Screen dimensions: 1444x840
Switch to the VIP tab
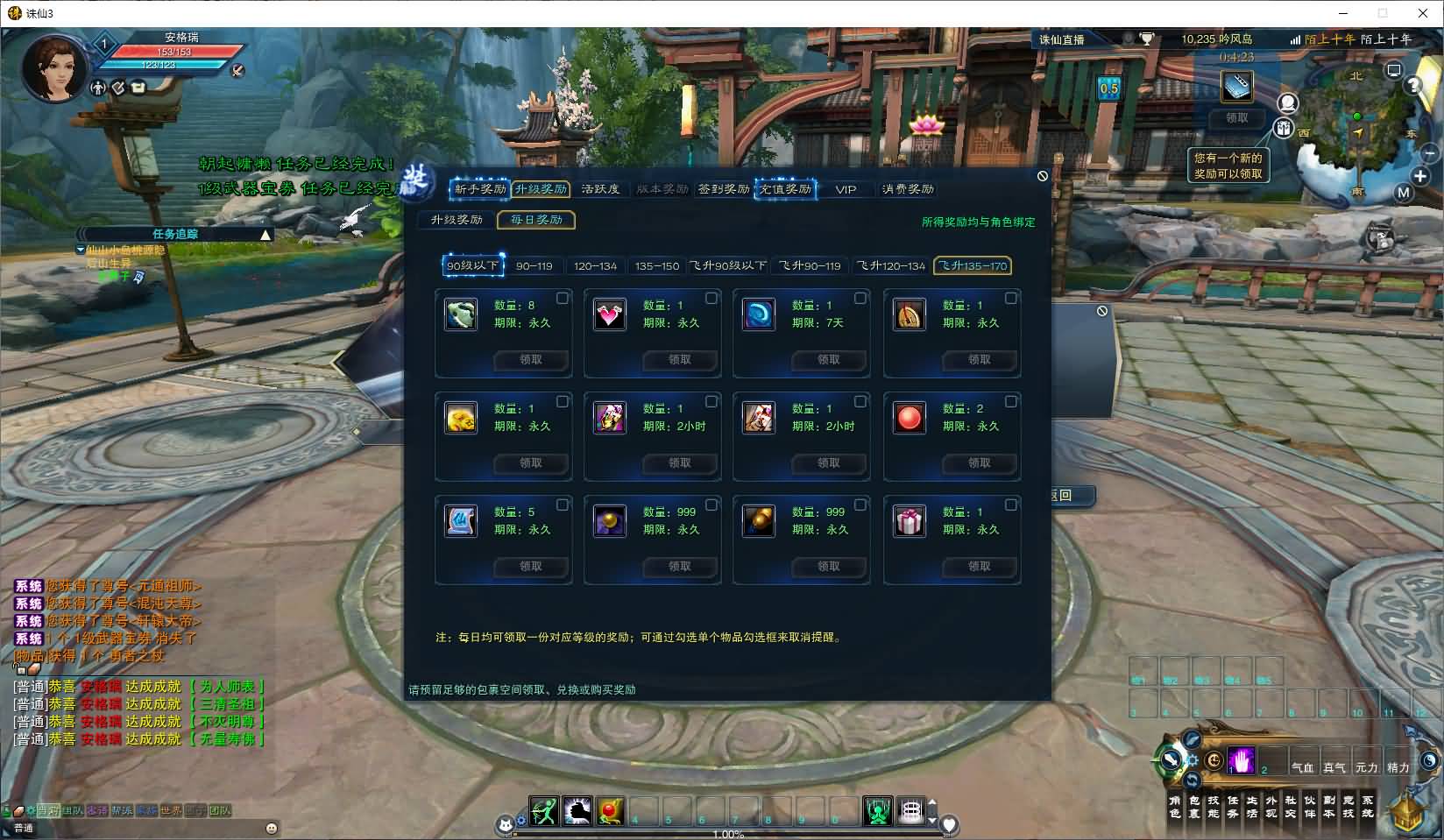coord(846,189)
